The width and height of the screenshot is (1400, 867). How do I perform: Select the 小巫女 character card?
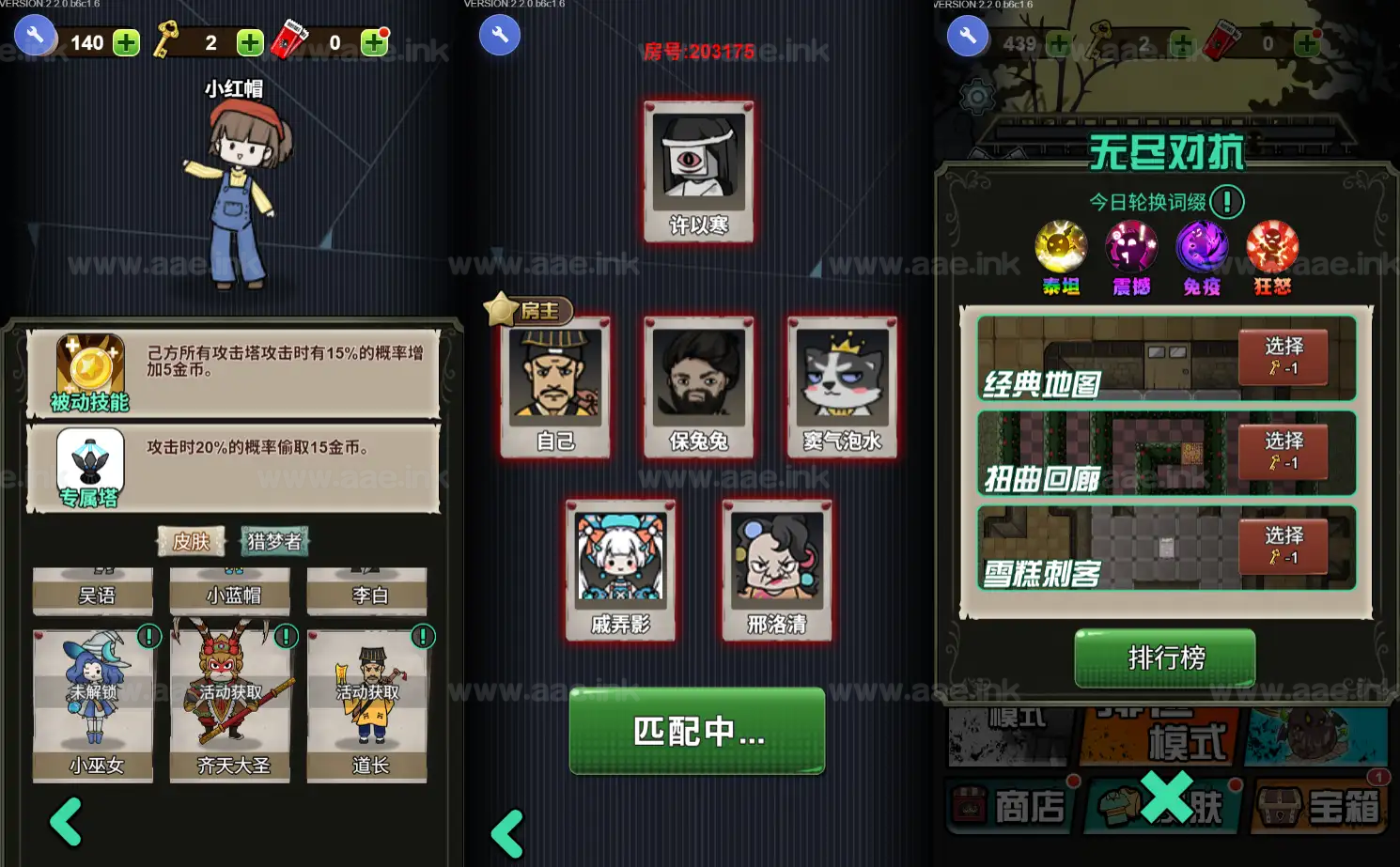click(x=93, y=704)
